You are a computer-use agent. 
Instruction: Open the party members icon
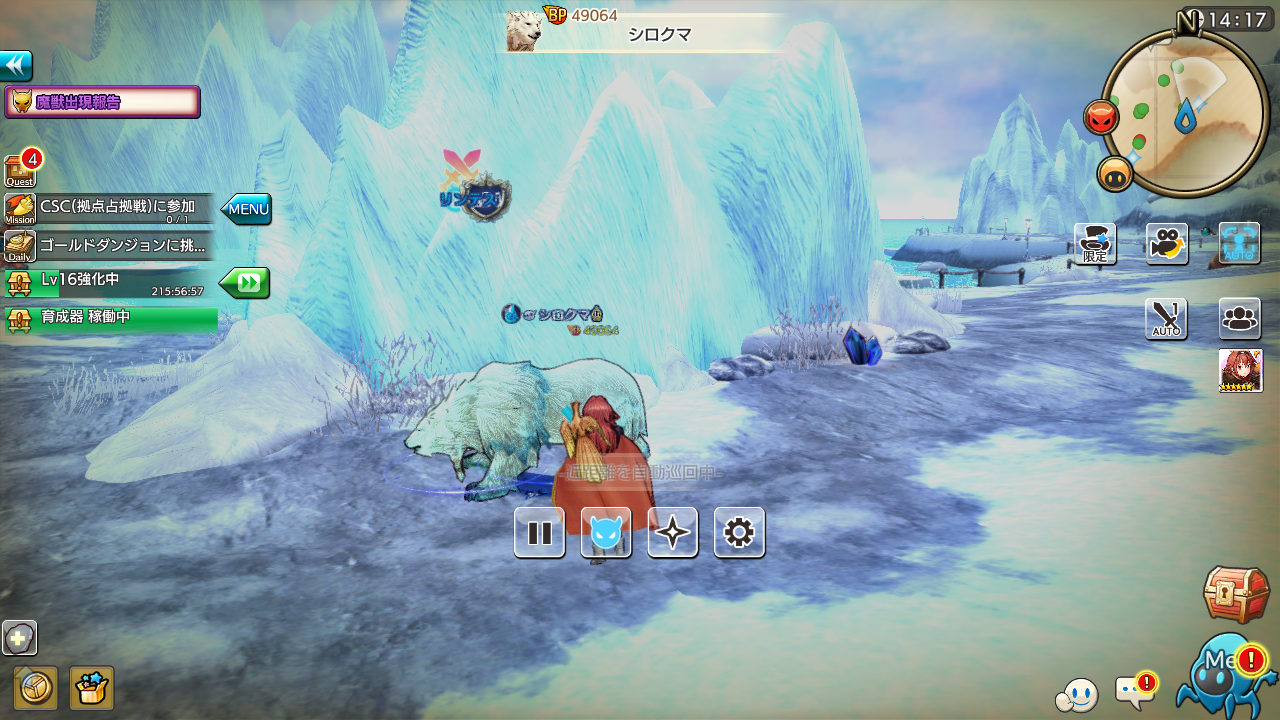click(x=1240, y=319)
